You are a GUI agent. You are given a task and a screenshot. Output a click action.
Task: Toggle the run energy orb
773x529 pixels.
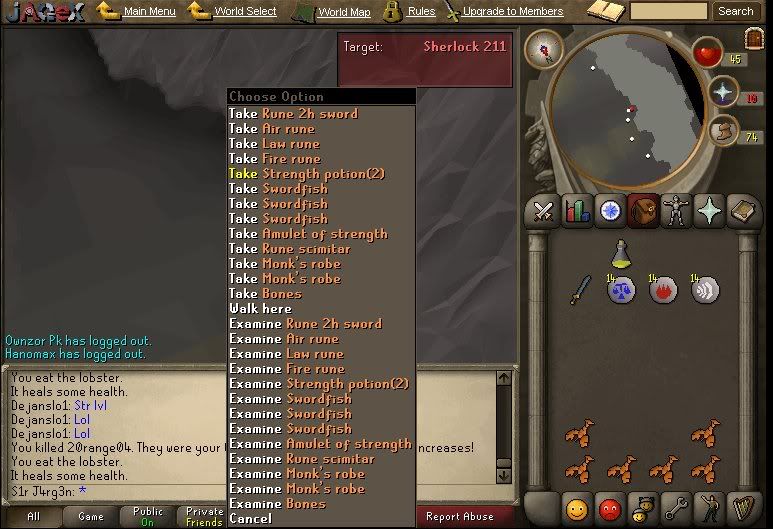(722, 132)
